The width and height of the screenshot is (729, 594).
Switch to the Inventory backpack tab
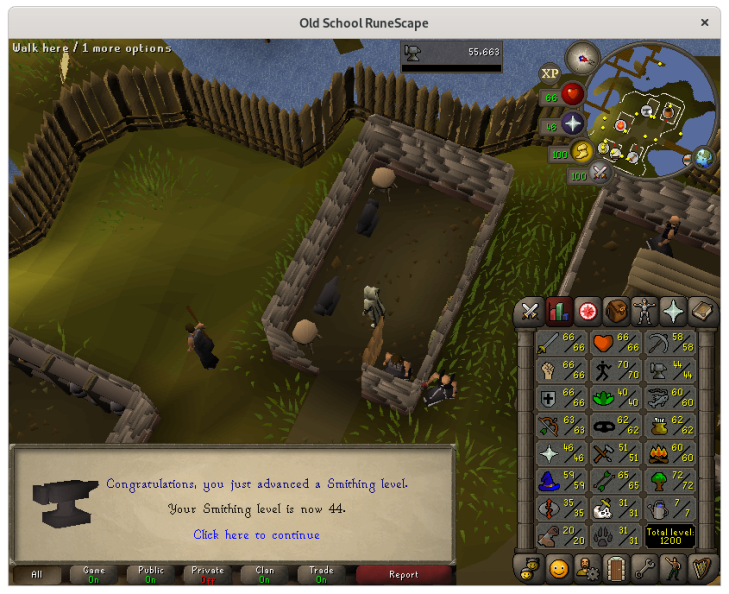[616, 311]
